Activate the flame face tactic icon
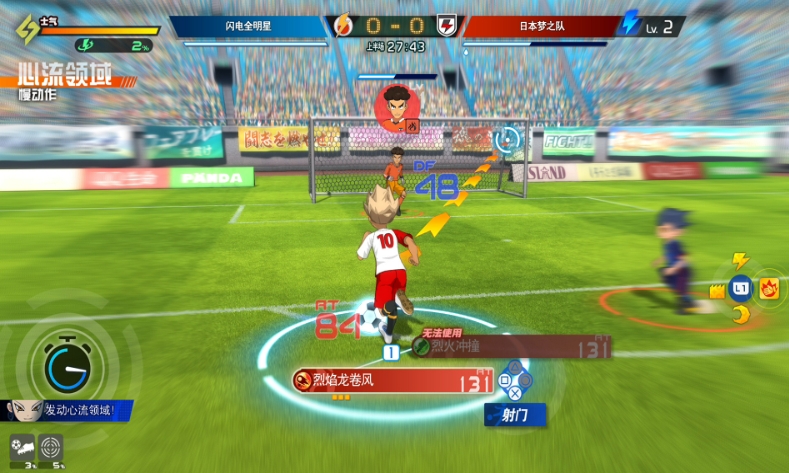 (x=768, y=289)
